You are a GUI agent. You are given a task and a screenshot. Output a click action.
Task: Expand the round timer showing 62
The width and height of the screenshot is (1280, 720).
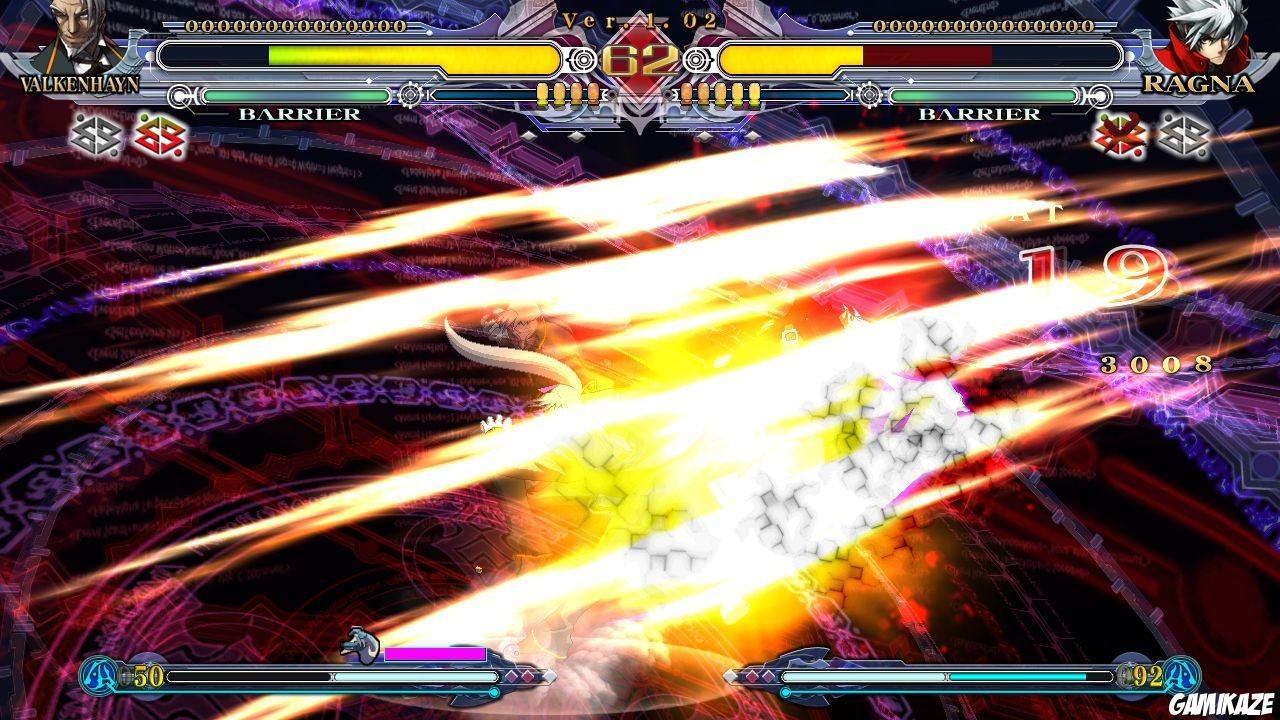click(640, 55)
